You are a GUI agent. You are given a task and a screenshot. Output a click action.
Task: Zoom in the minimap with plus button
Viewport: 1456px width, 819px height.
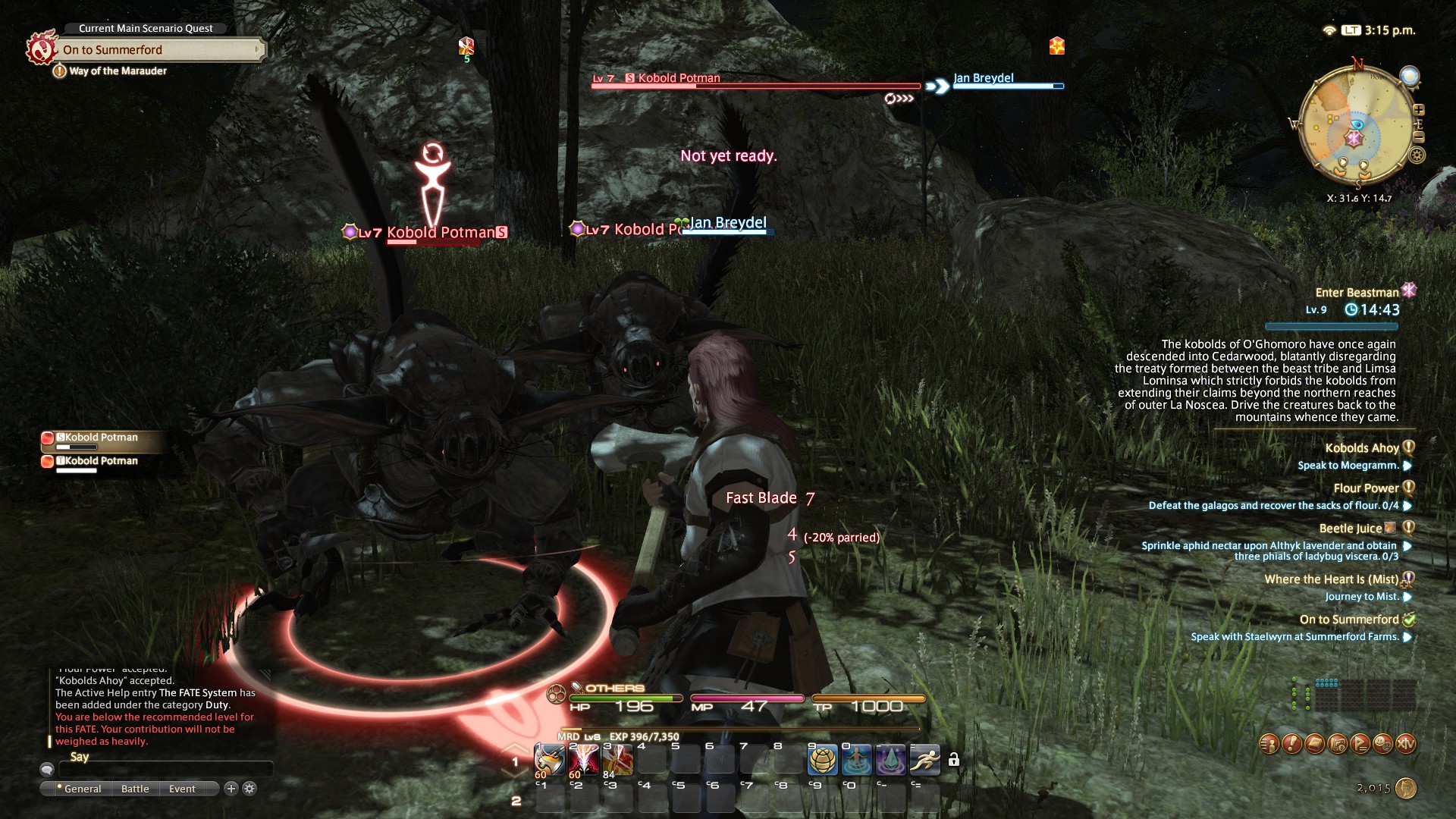[1419, 110]
